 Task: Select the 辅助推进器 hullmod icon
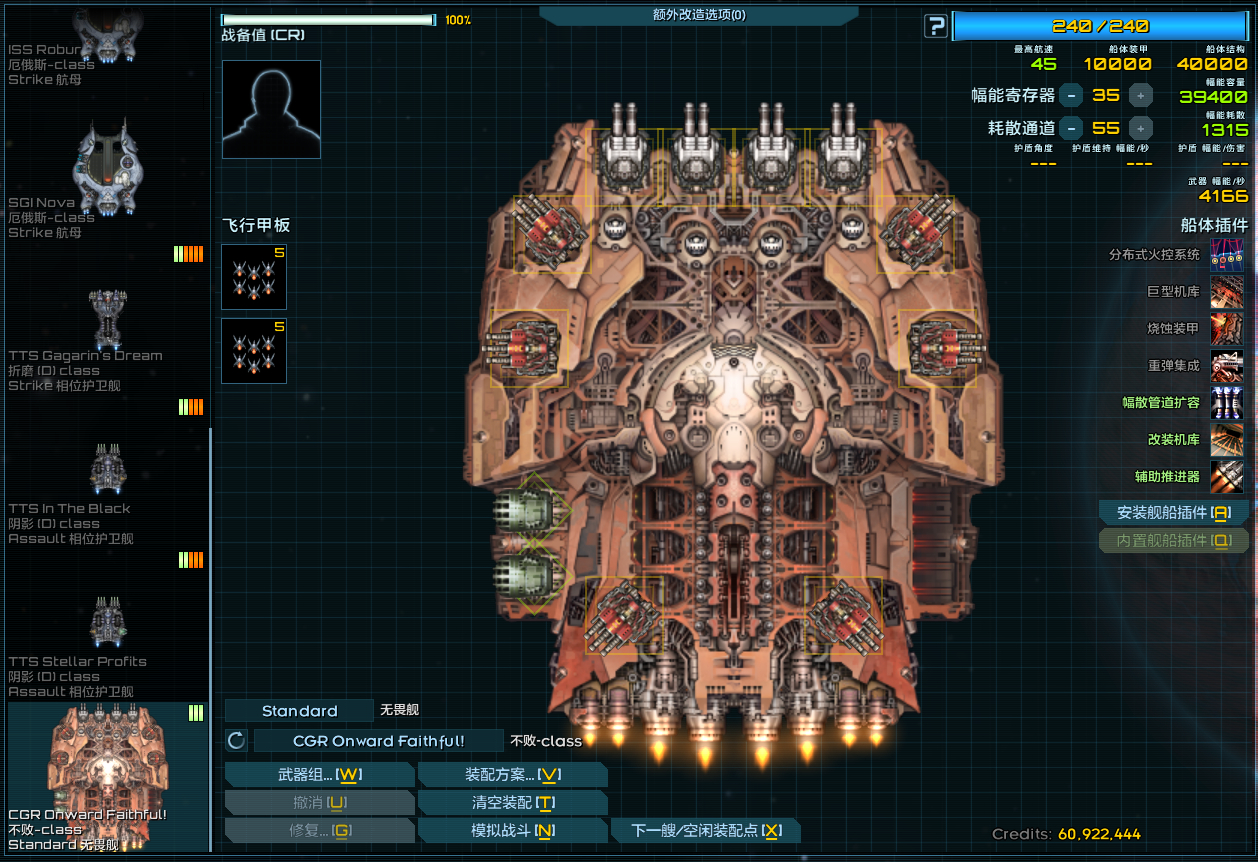pyautogui.click(x=1227, y=477)
